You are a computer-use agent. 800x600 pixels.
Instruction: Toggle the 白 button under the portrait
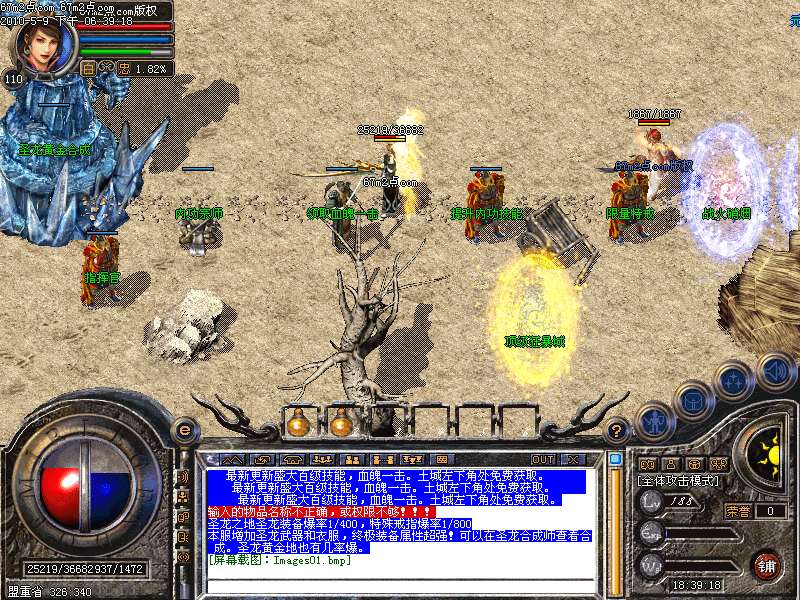[x=88, y=69]
